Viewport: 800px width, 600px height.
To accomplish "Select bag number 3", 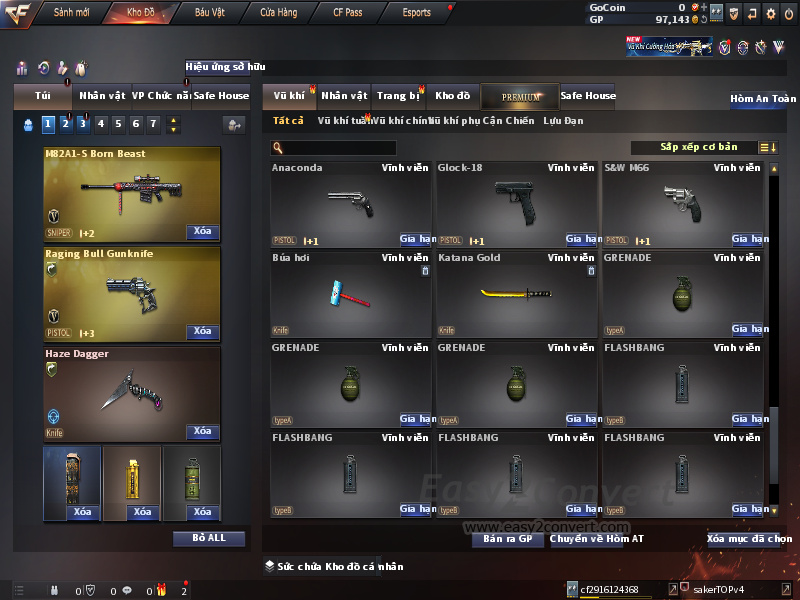I will [x=82, y=124].
